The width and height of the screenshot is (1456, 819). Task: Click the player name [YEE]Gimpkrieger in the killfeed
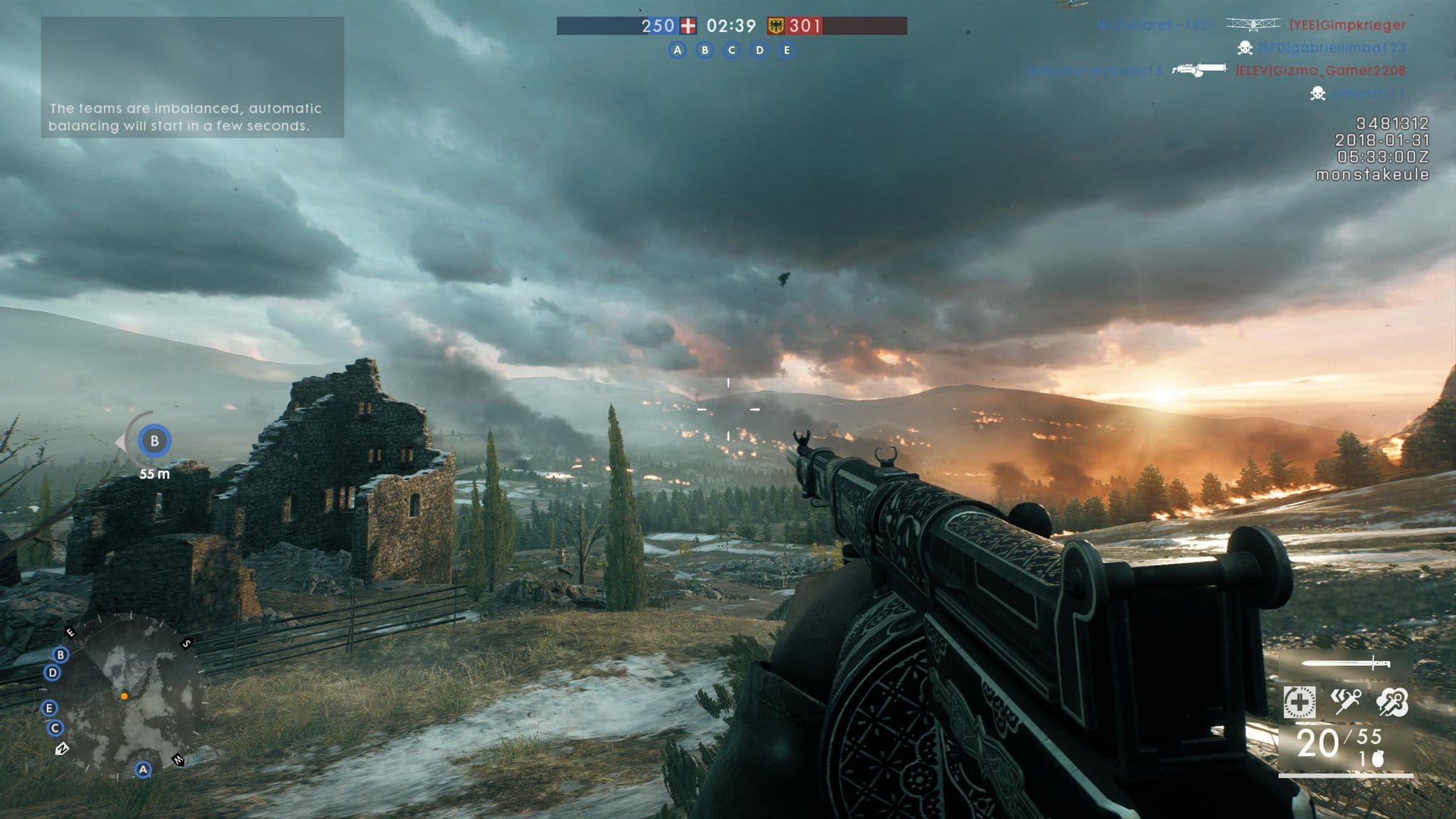[1347, 26]
